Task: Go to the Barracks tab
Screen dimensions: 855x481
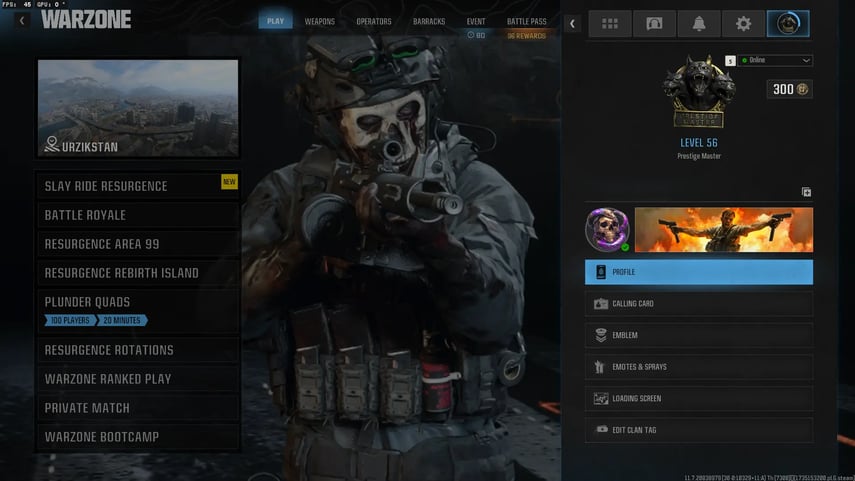Action: (x=429, y=21)
